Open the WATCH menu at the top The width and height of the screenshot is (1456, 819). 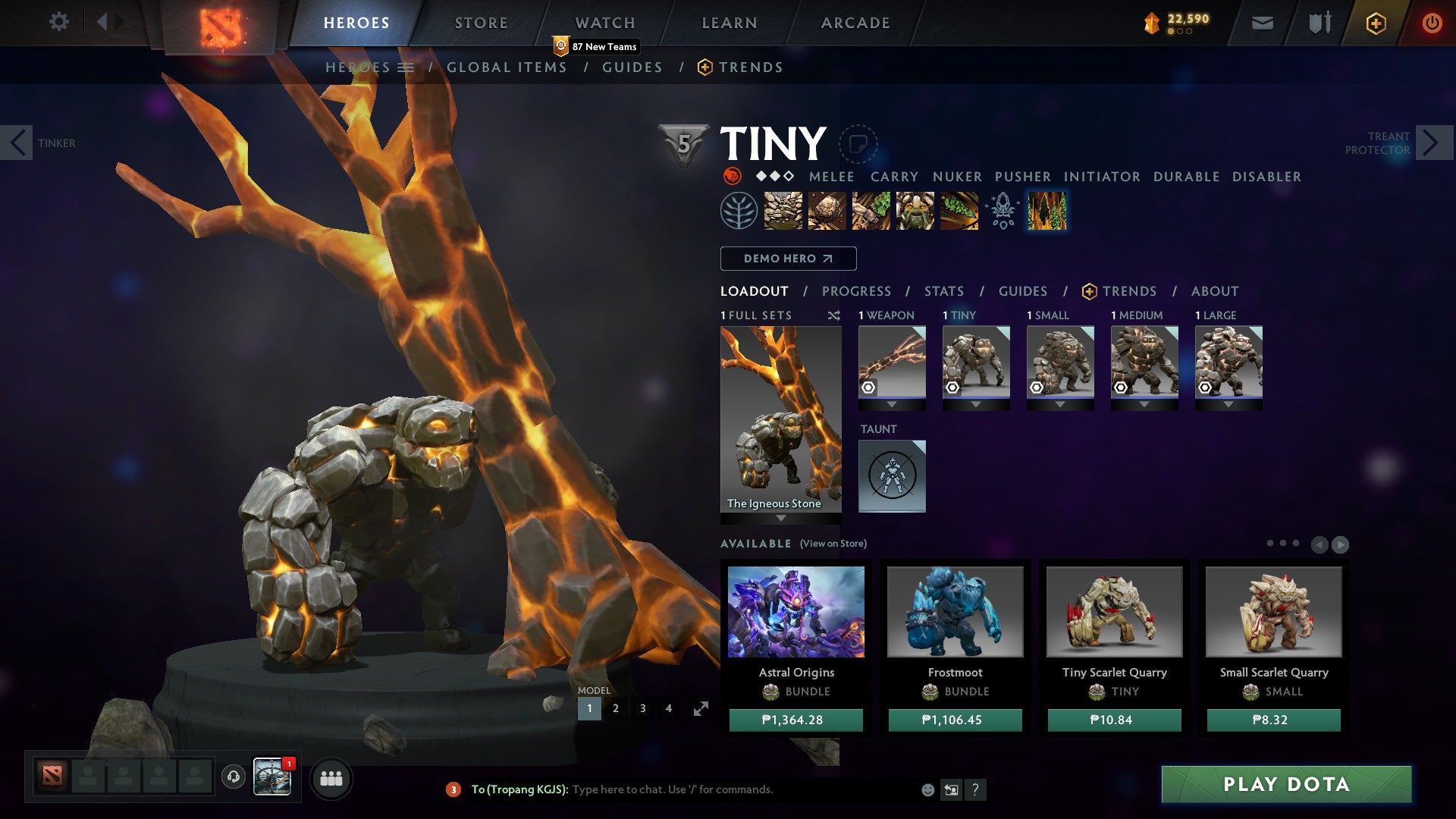(605, 22)
